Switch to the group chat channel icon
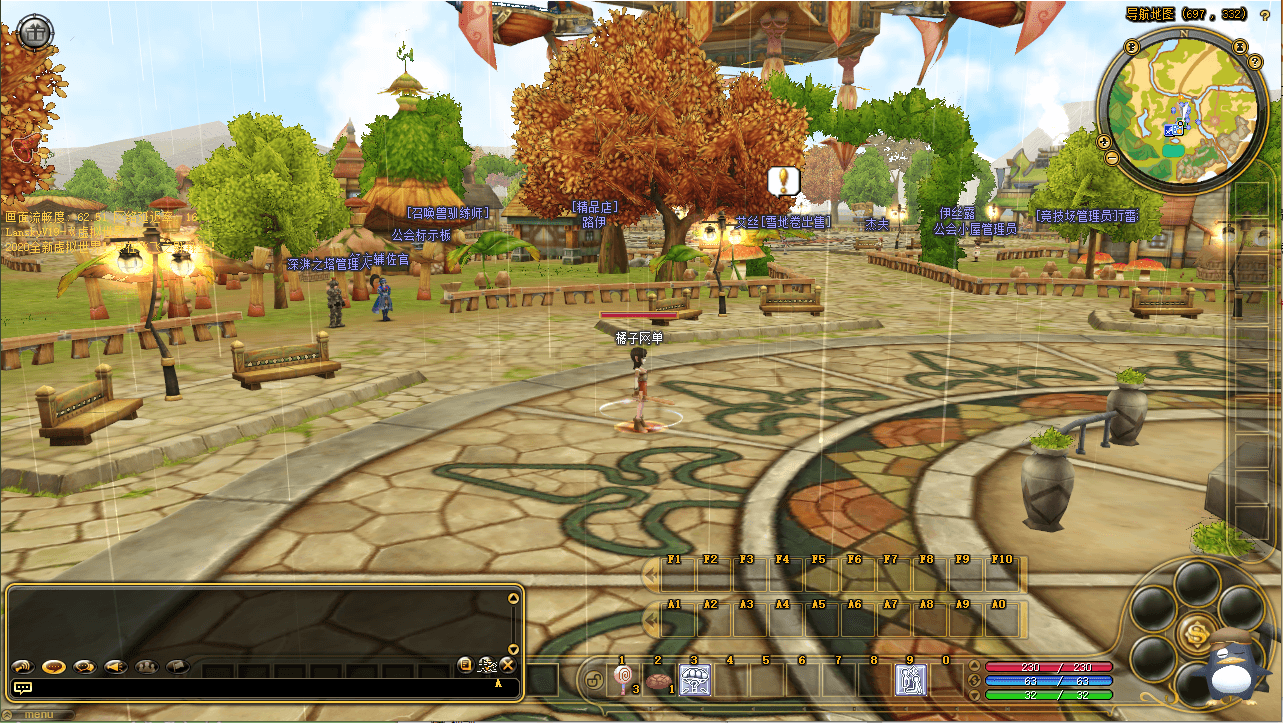The image size is (1283, 723). point(147,666)
